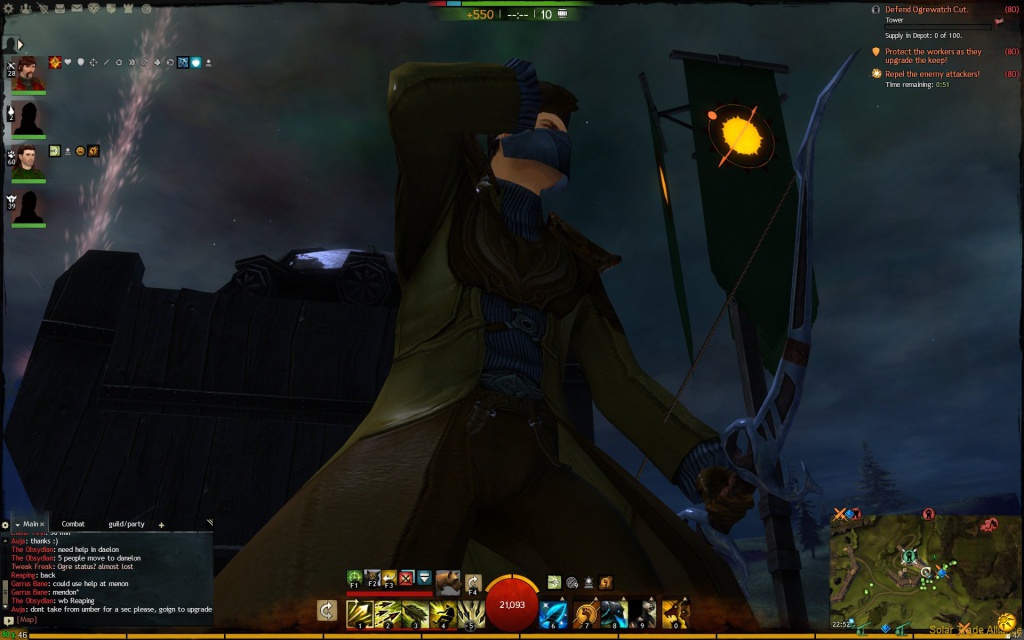Swap pets with the F4 button
1024x640 pixels.
[473, 582]
